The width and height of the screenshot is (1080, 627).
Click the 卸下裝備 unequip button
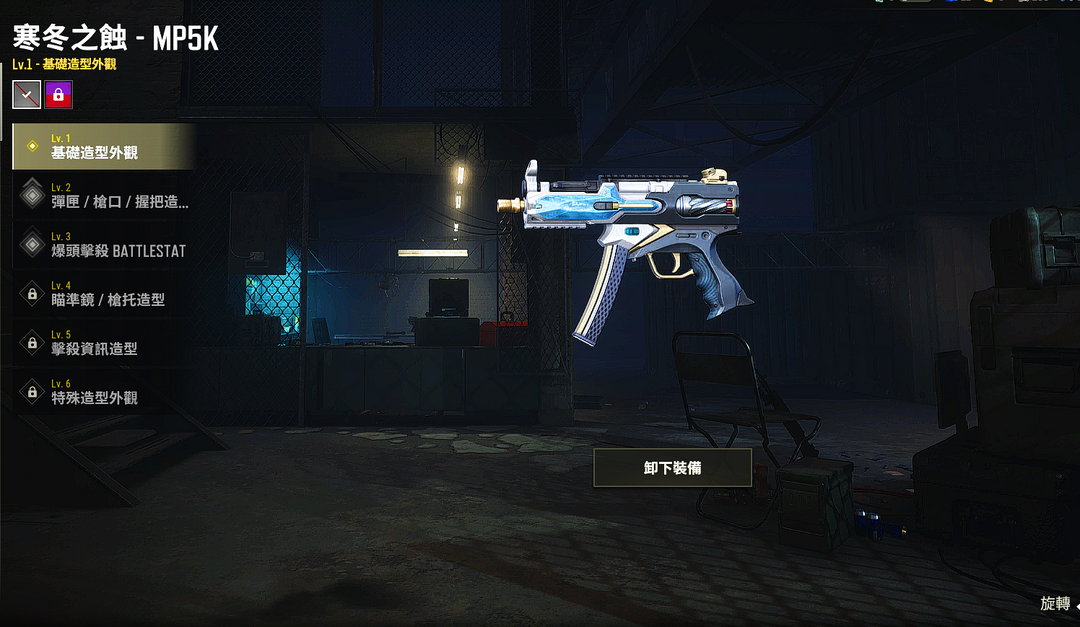point(672,467)
